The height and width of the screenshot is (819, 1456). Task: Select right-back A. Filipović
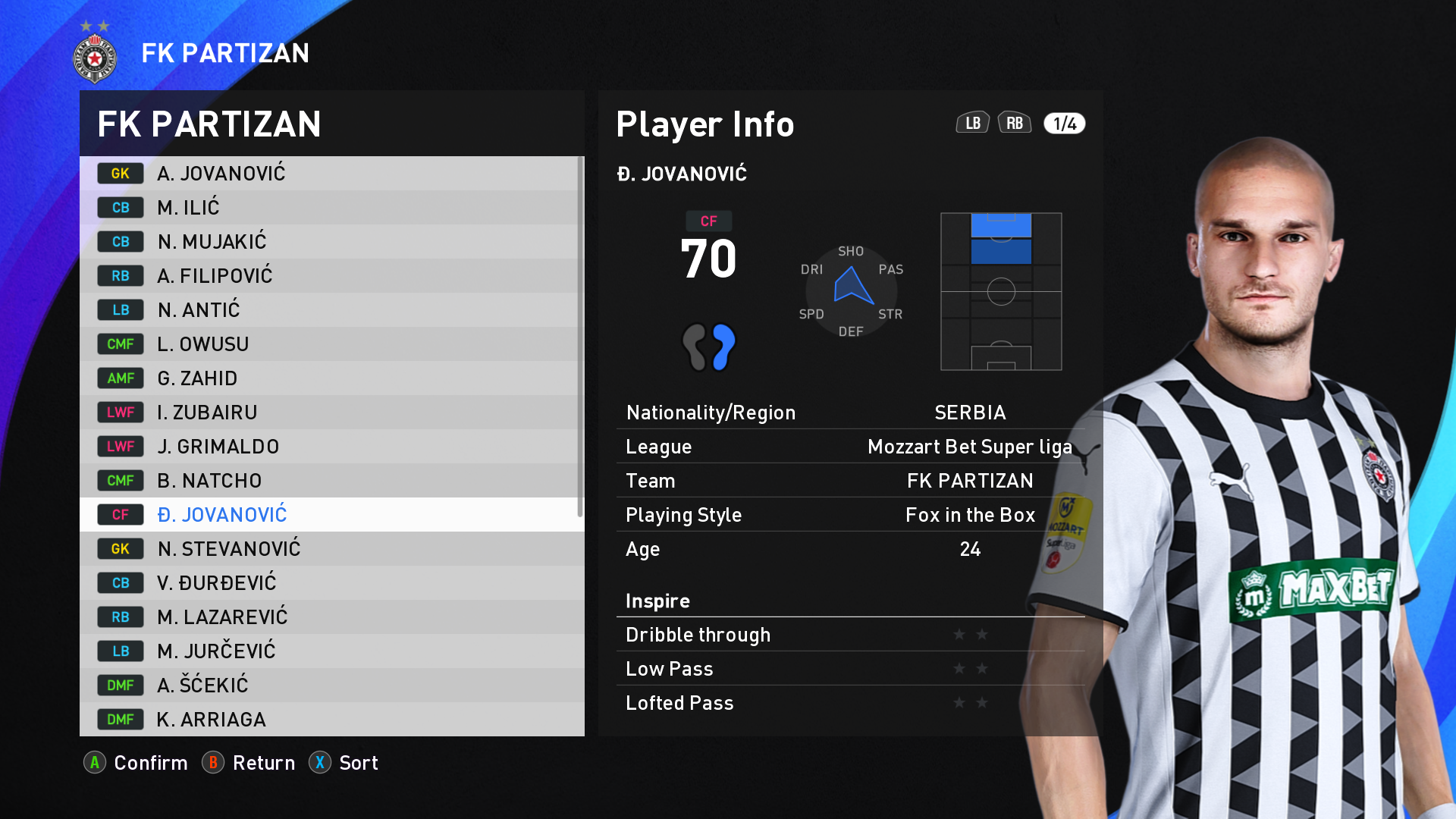[331, 276]
